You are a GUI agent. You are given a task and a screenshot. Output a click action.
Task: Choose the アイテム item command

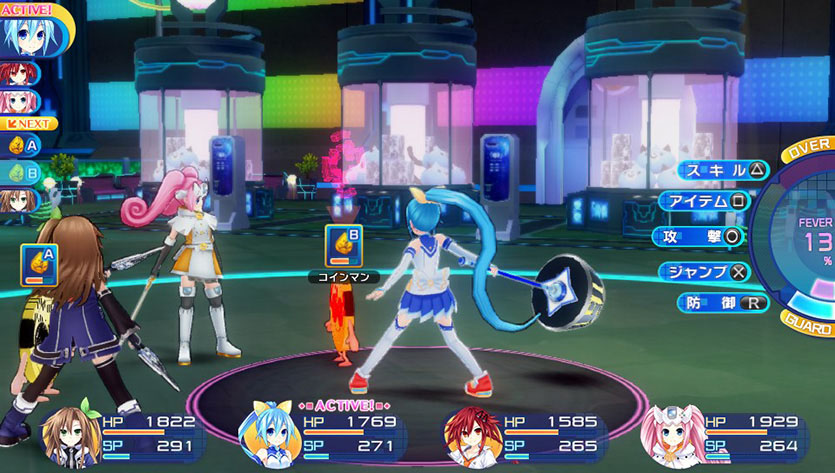(704, 203)
